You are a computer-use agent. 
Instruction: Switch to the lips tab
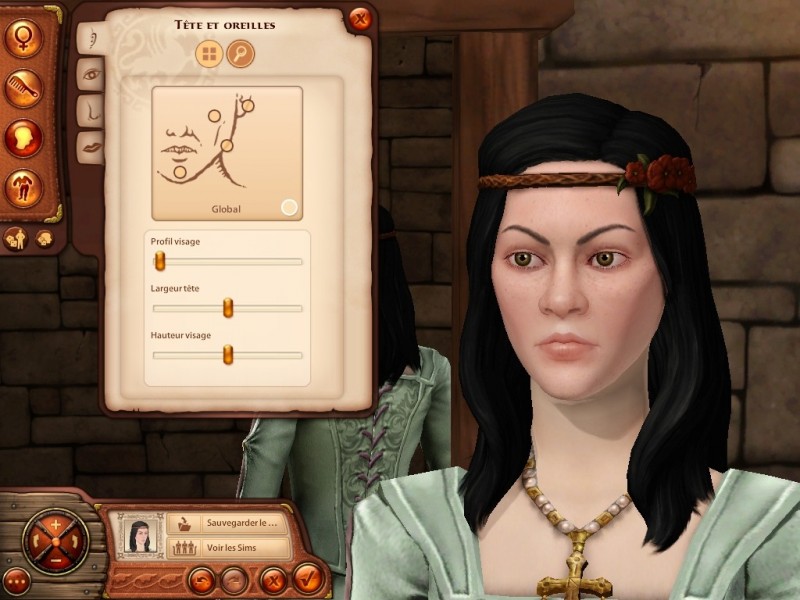pyautogui.click(x=90, y=143)
